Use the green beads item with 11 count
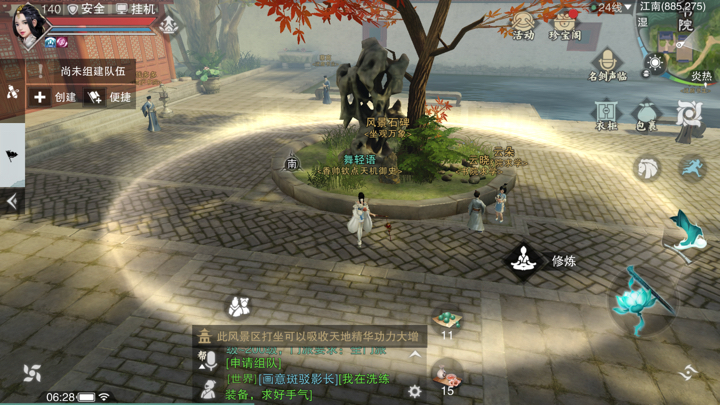 point(446,320)
